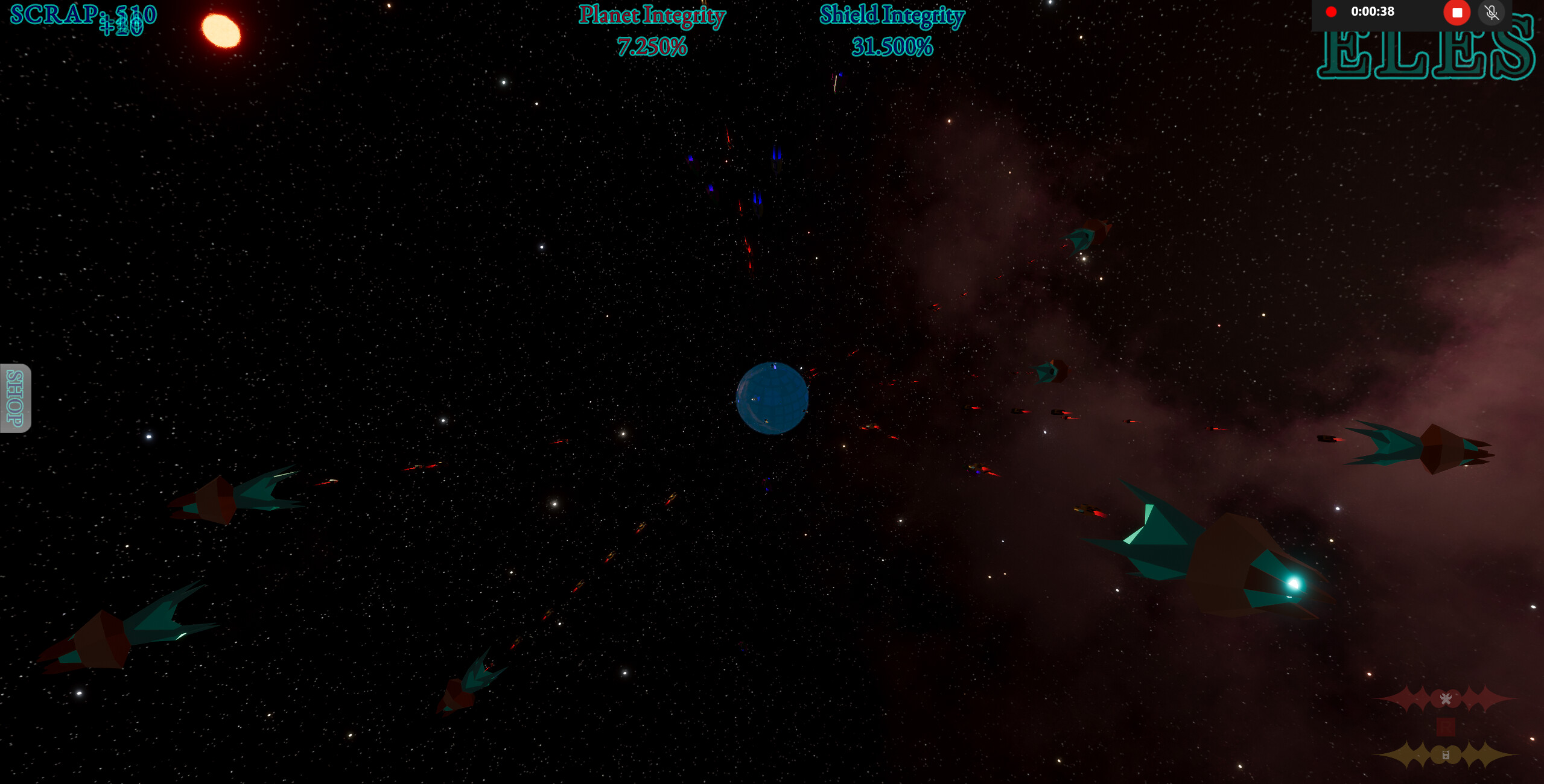The width and height of the screenshot is (1544, 784).
Task: Click the Planet Integrity header
Action: [652, 16]
